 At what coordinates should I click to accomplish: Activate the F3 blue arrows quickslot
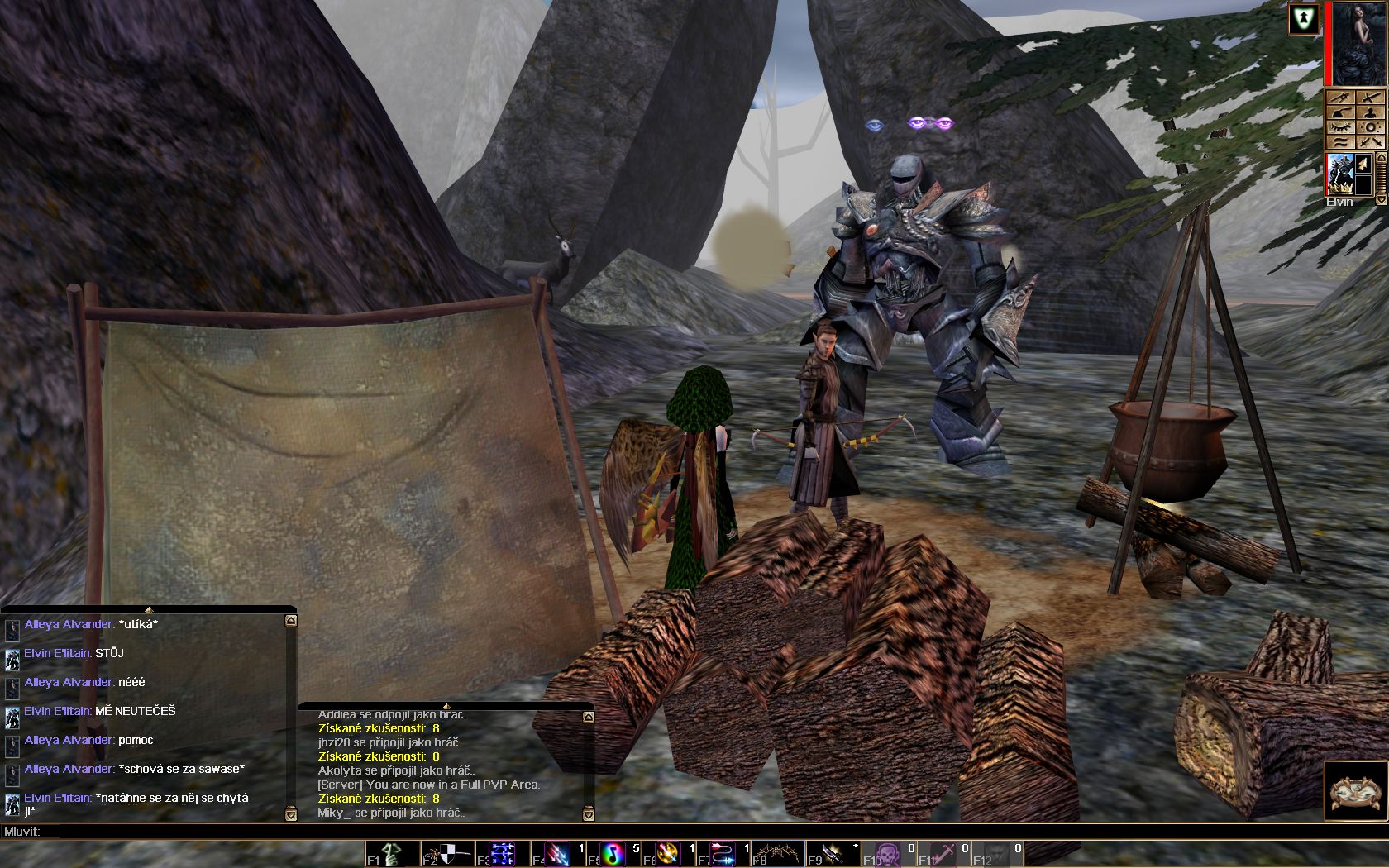(502, 854)
